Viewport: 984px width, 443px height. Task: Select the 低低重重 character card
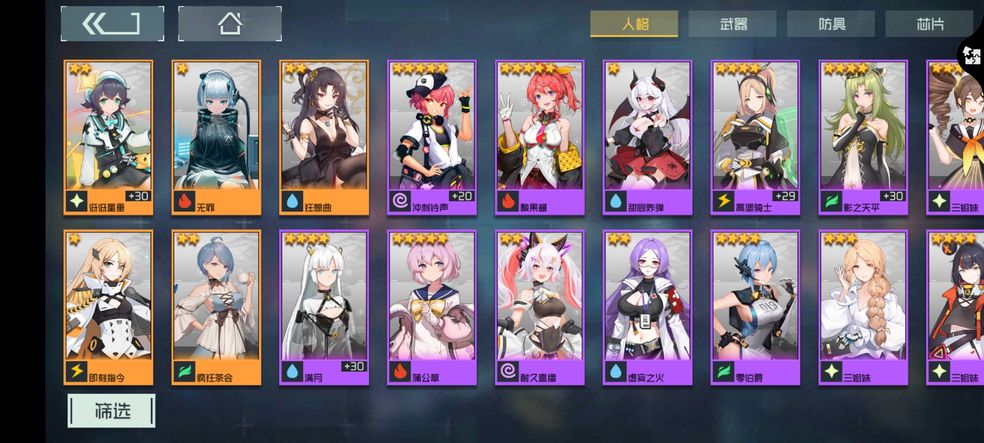109,136
